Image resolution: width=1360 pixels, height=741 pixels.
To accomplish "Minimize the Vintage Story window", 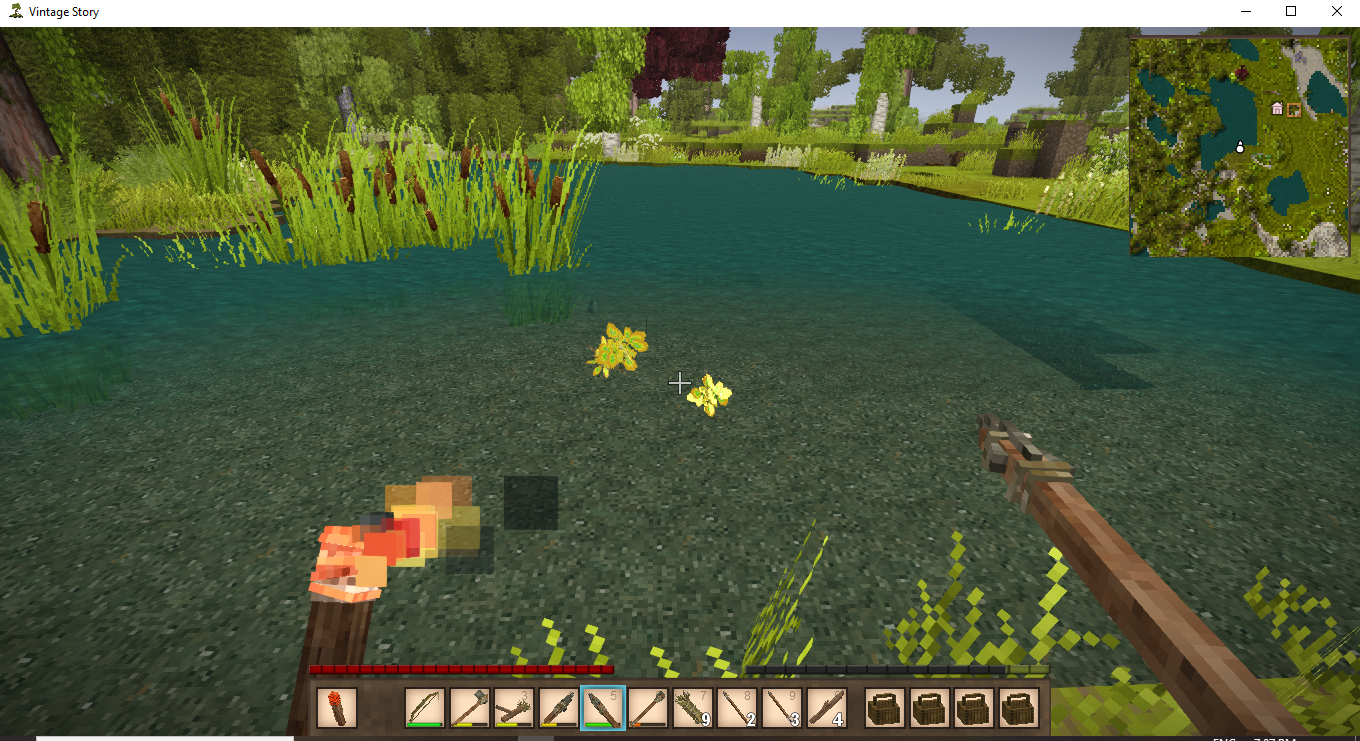I will 1245,12.
